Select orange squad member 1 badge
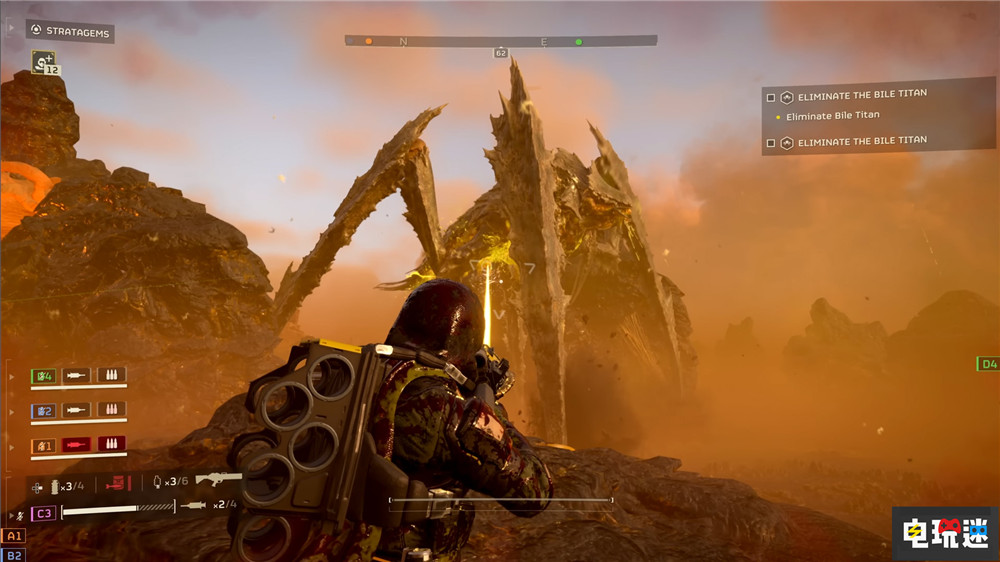The image size is (1000, 562). [x=43, y=444]
